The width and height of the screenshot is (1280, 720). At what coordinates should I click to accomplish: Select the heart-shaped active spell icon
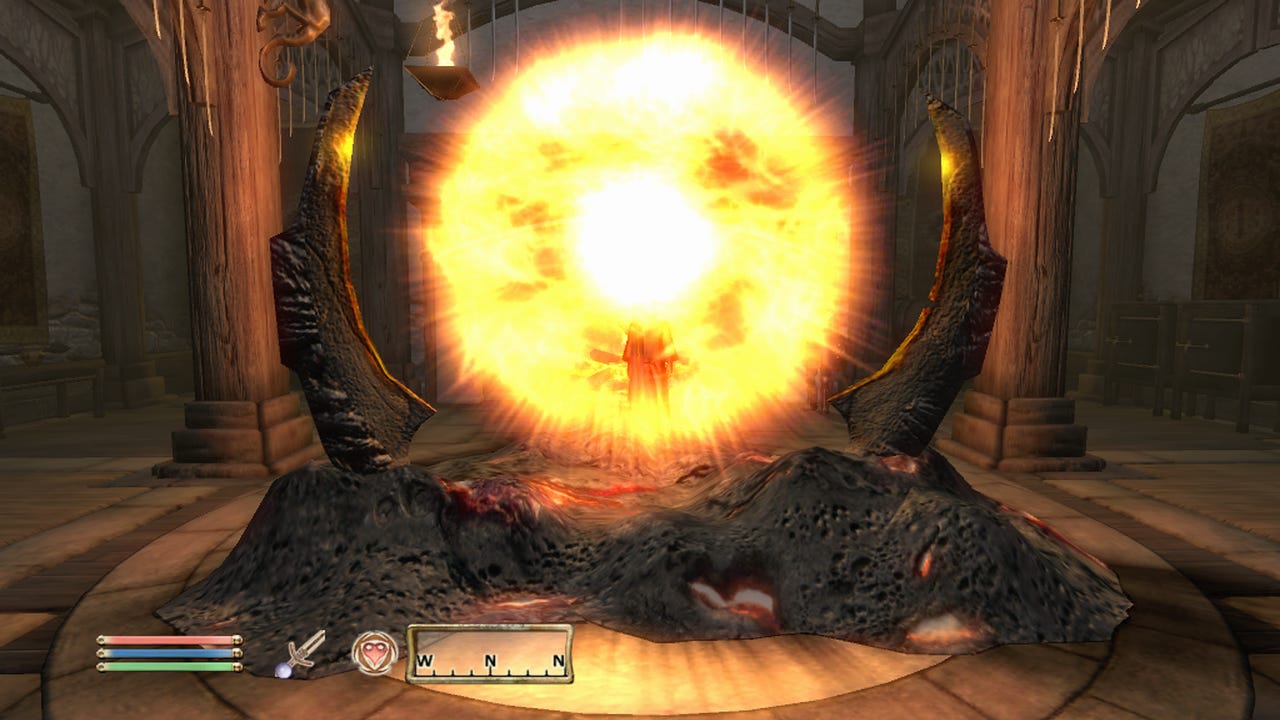click(375, 653)
